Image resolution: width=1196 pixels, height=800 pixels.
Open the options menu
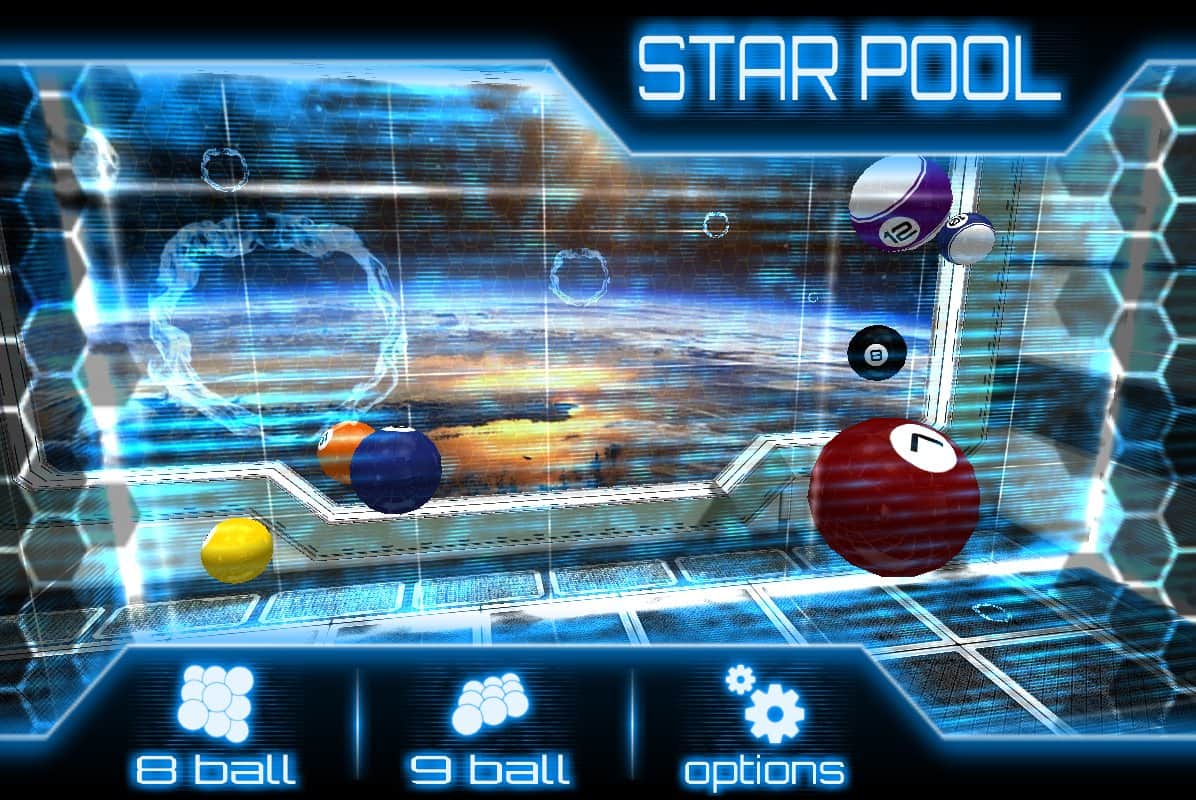[x=764, y=726]
